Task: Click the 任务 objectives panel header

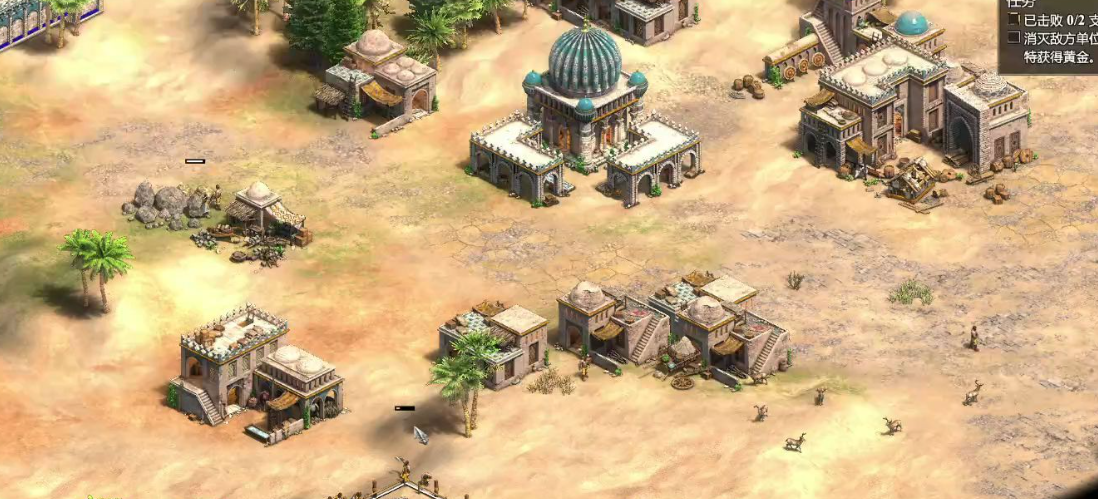Action: [x=1022, y=4]
